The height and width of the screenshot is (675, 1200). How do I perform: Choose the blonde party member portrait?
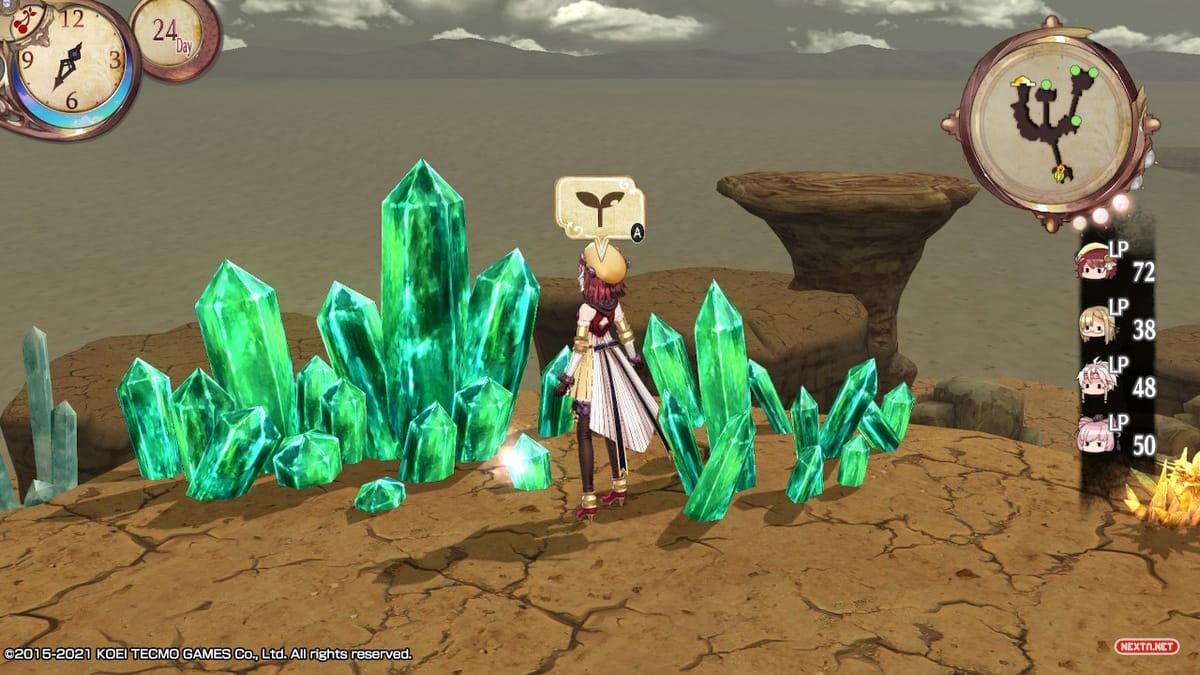point(1095,323)
